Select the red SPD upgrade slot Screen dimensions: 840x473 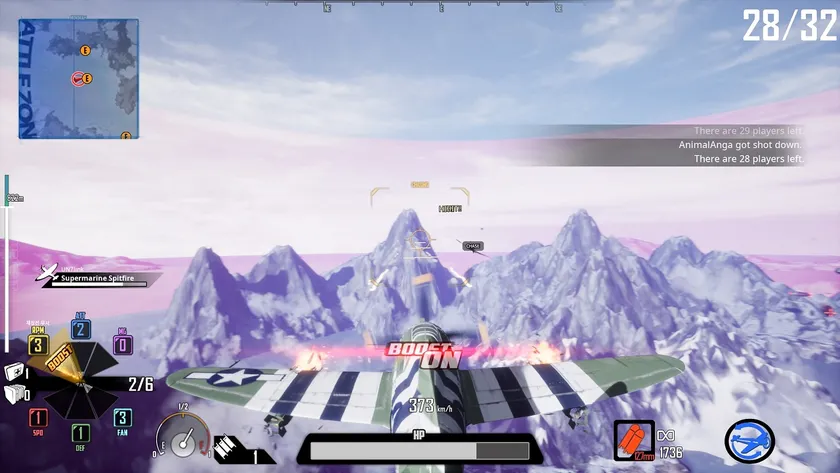pyautogui.click(x=38, y=418)
